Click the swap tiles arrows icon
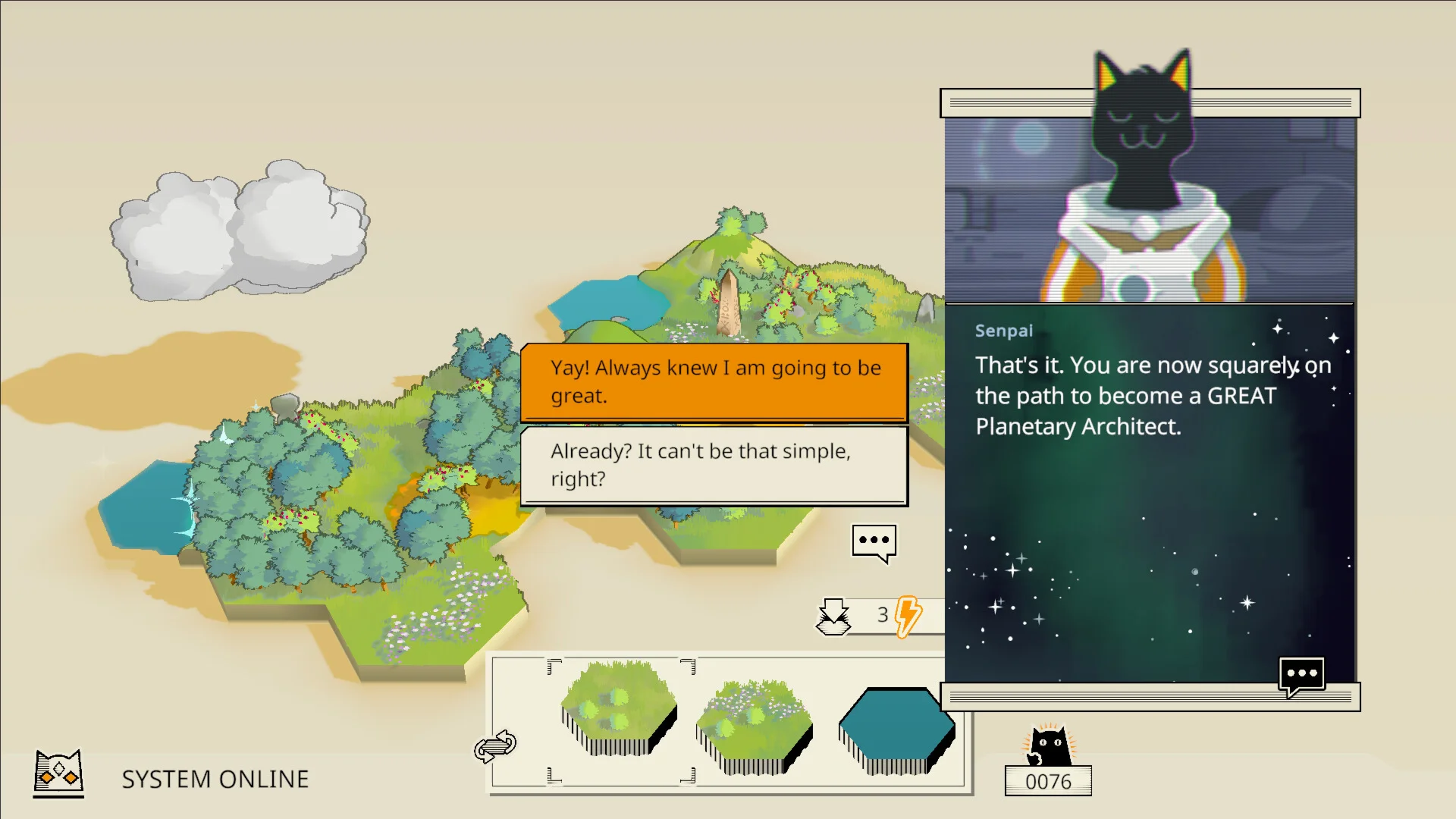 [495, 746]
